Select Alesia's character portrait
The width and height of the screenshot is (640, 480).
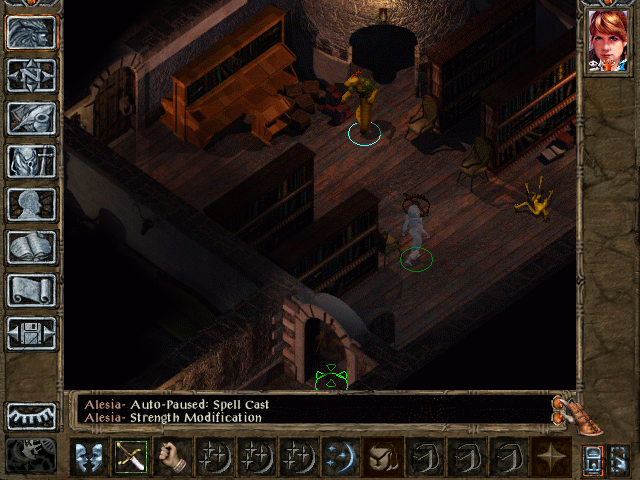(x=608, y=41)
